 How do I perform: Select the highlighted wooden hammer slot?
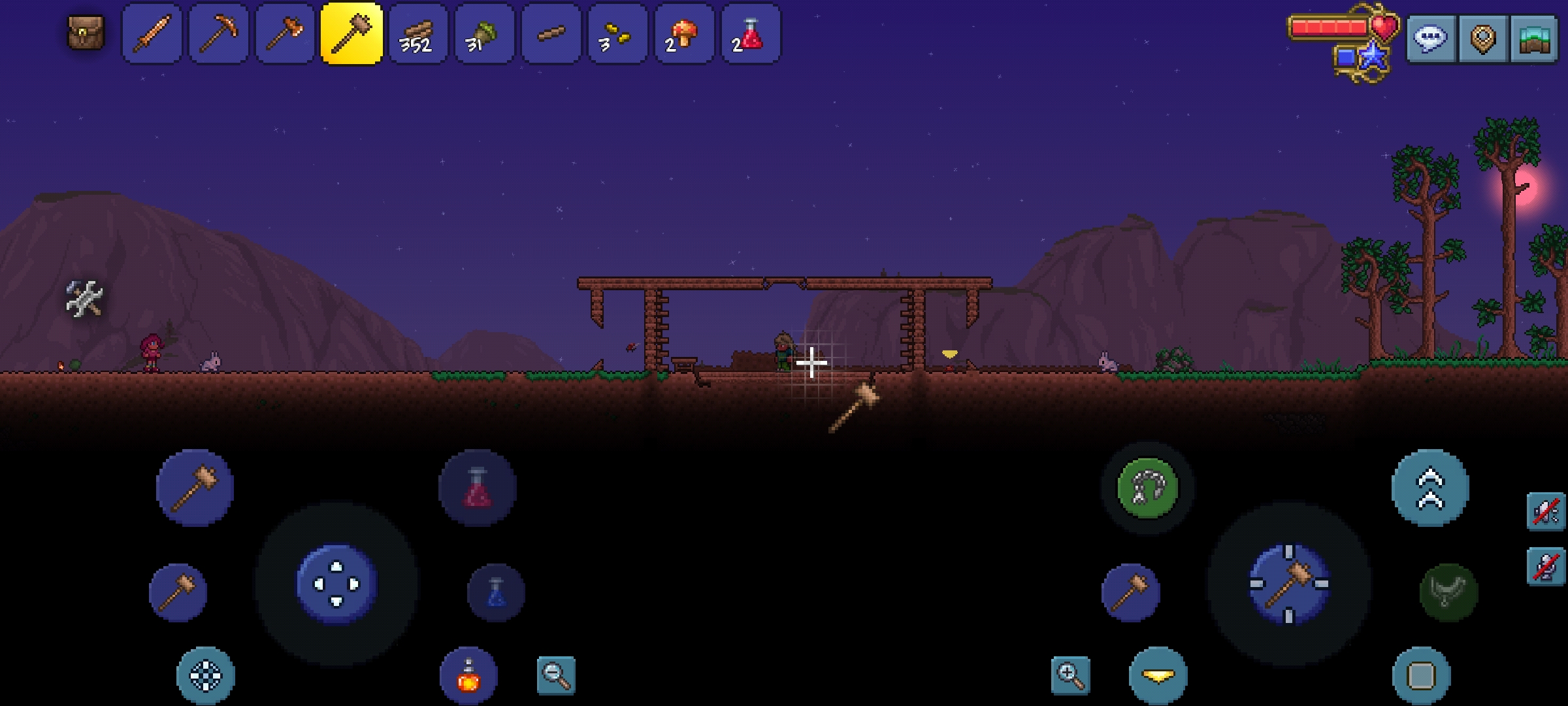pos(351,34)
